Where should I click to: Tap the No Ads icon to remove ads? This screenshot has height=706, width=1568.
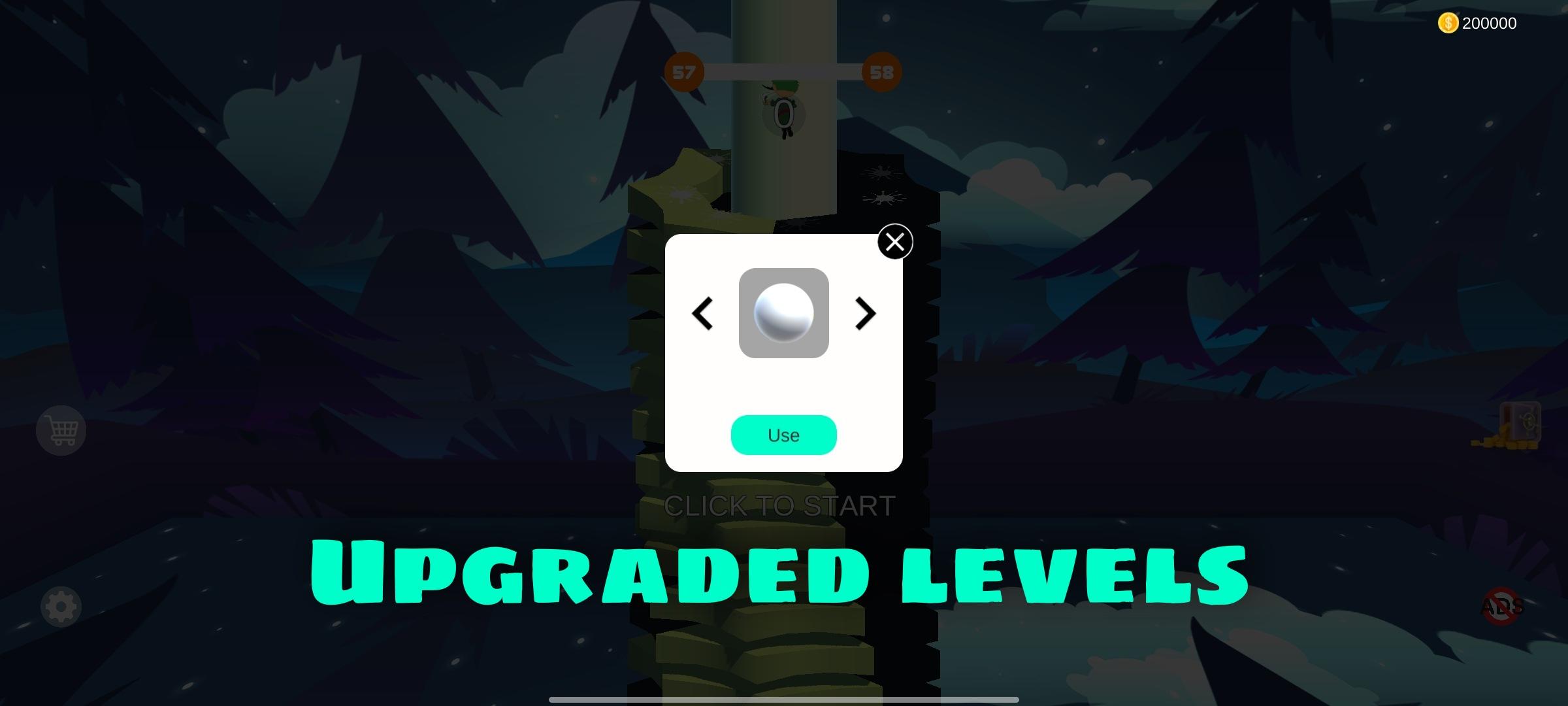pos(1503,606)
